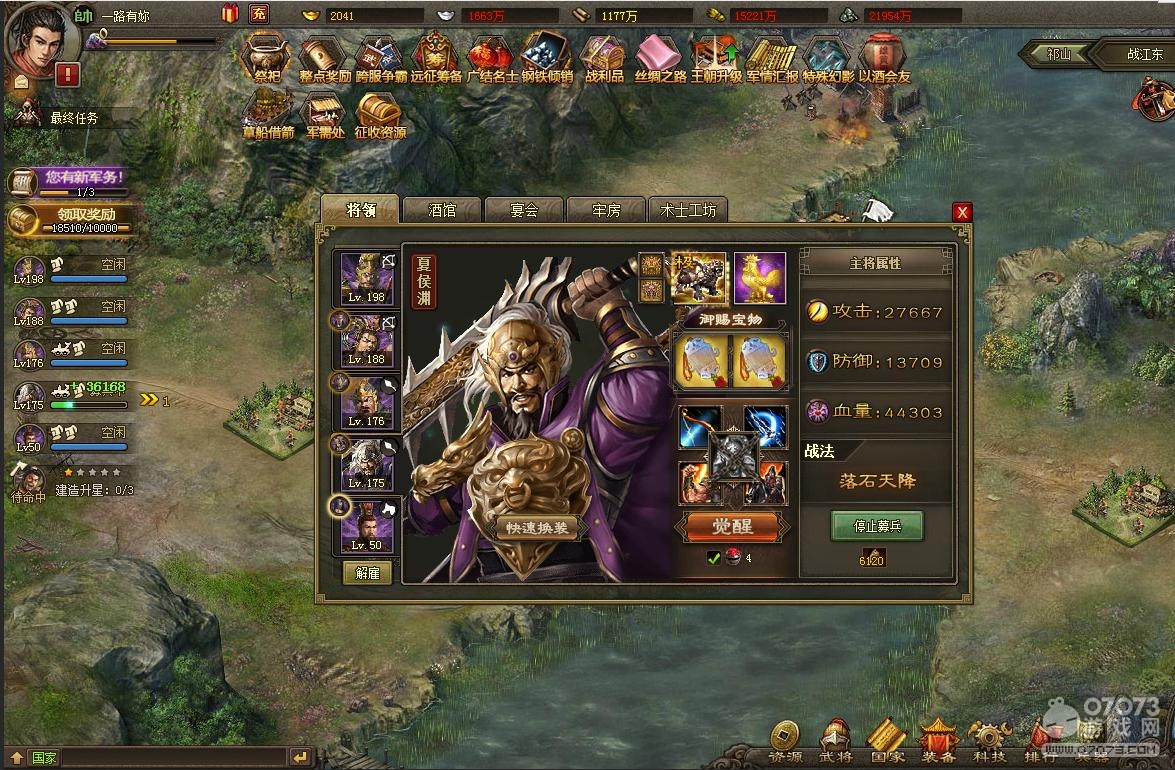Select the Lv. 188 general portrait
The image size is (1175, 770).
coord(367,340)
